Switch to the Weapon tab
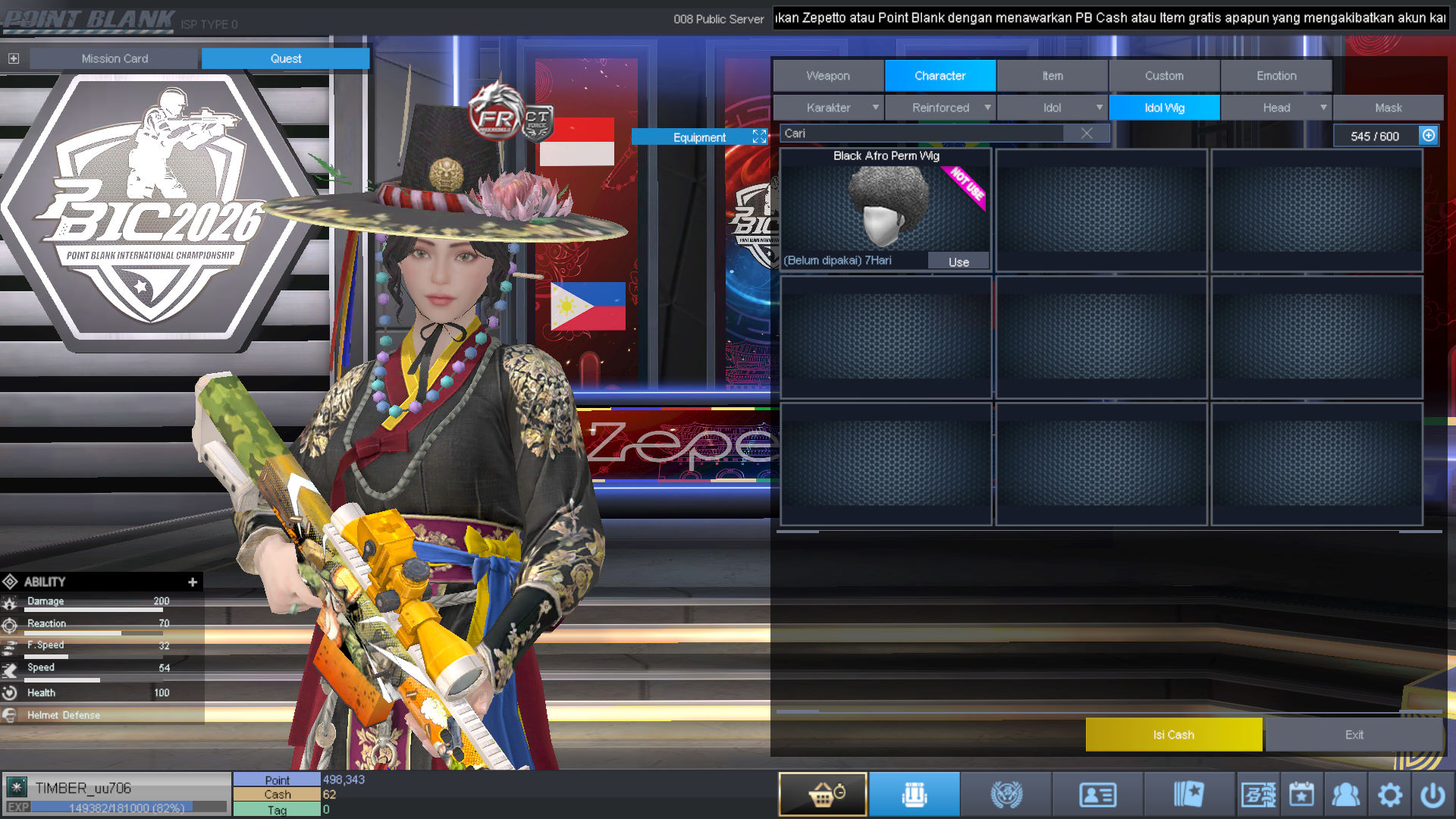The image size is (1456, 819). (828, 76)
